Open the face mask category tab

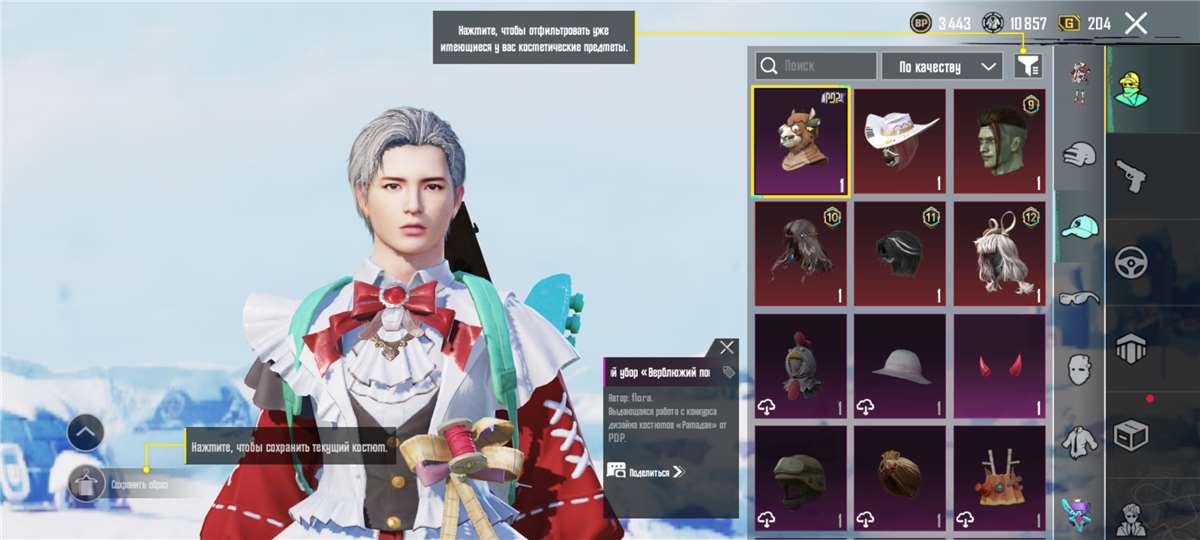(x=1079, y=368)
